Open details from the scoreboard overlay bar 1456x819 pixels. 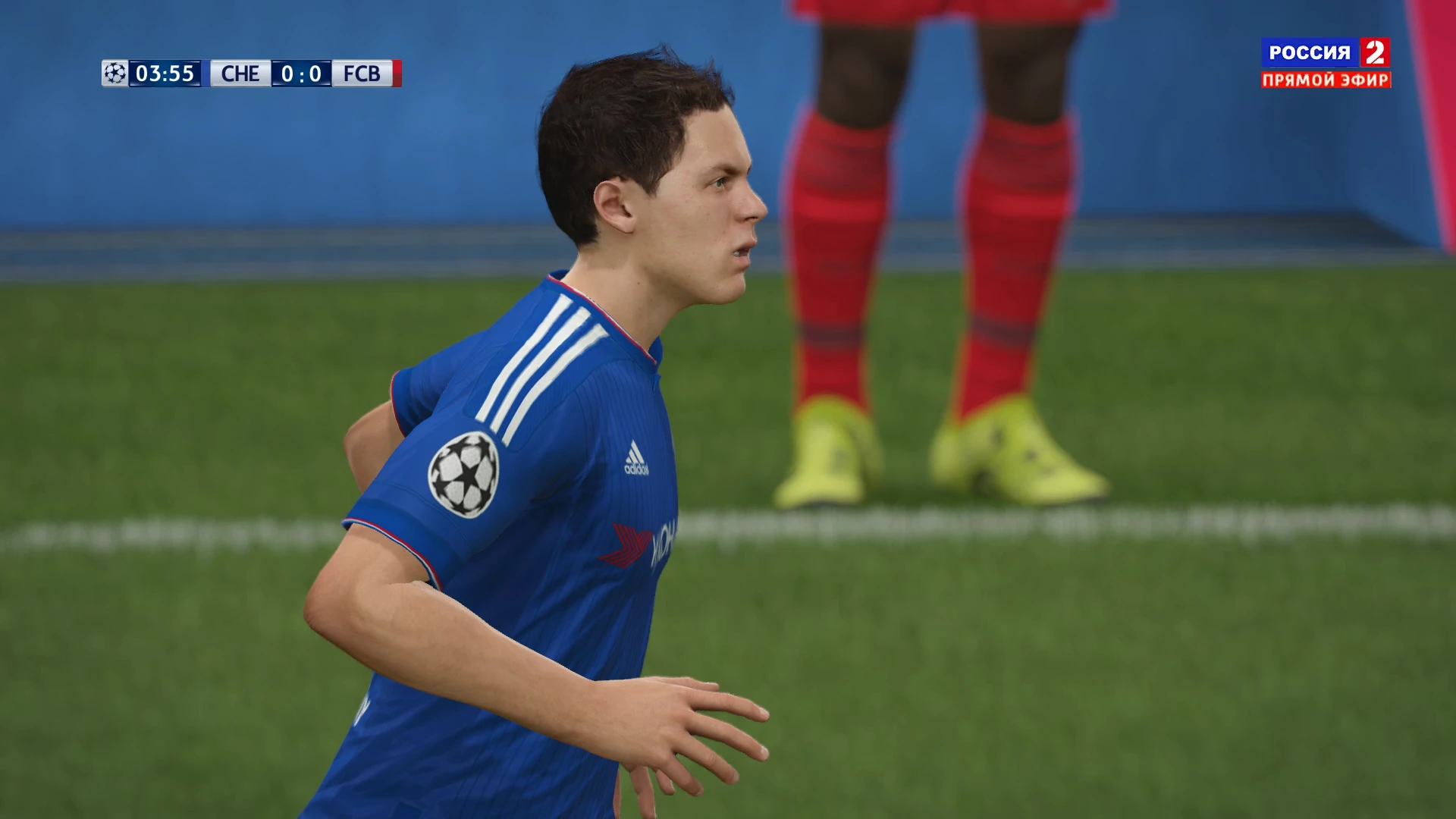pos(250,73)
